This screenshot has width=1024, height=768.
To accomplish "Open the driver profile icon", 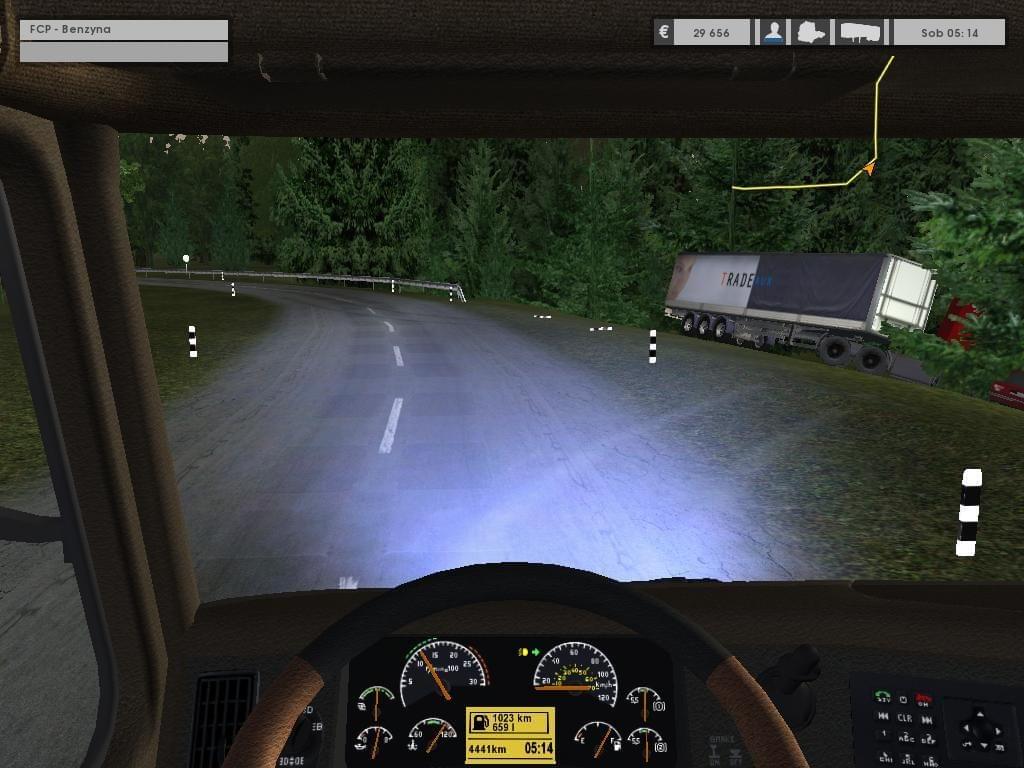I will tap(773, 32).
